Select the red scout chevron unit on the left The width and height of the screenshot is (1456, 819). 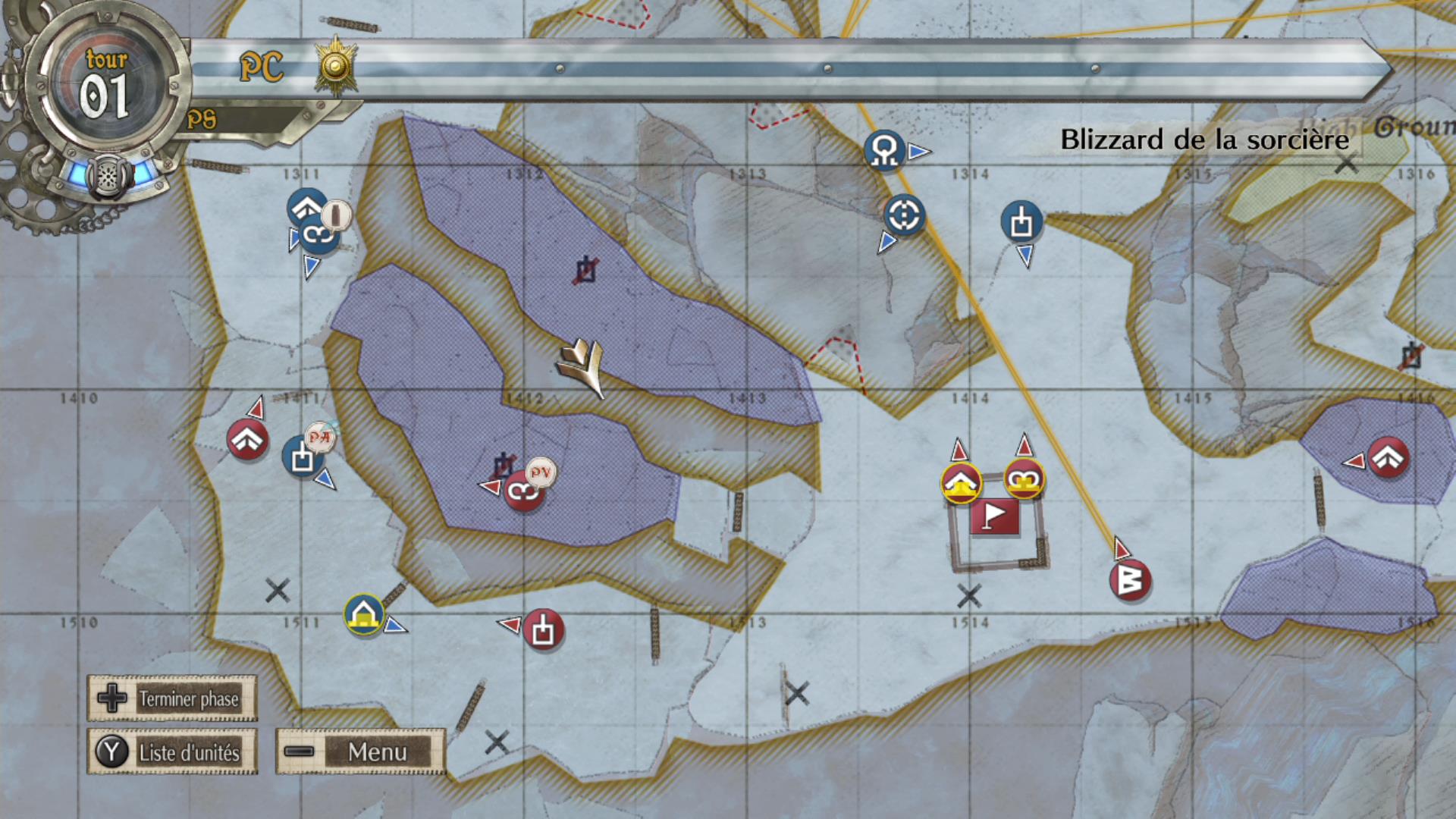[x=248, y=438]
